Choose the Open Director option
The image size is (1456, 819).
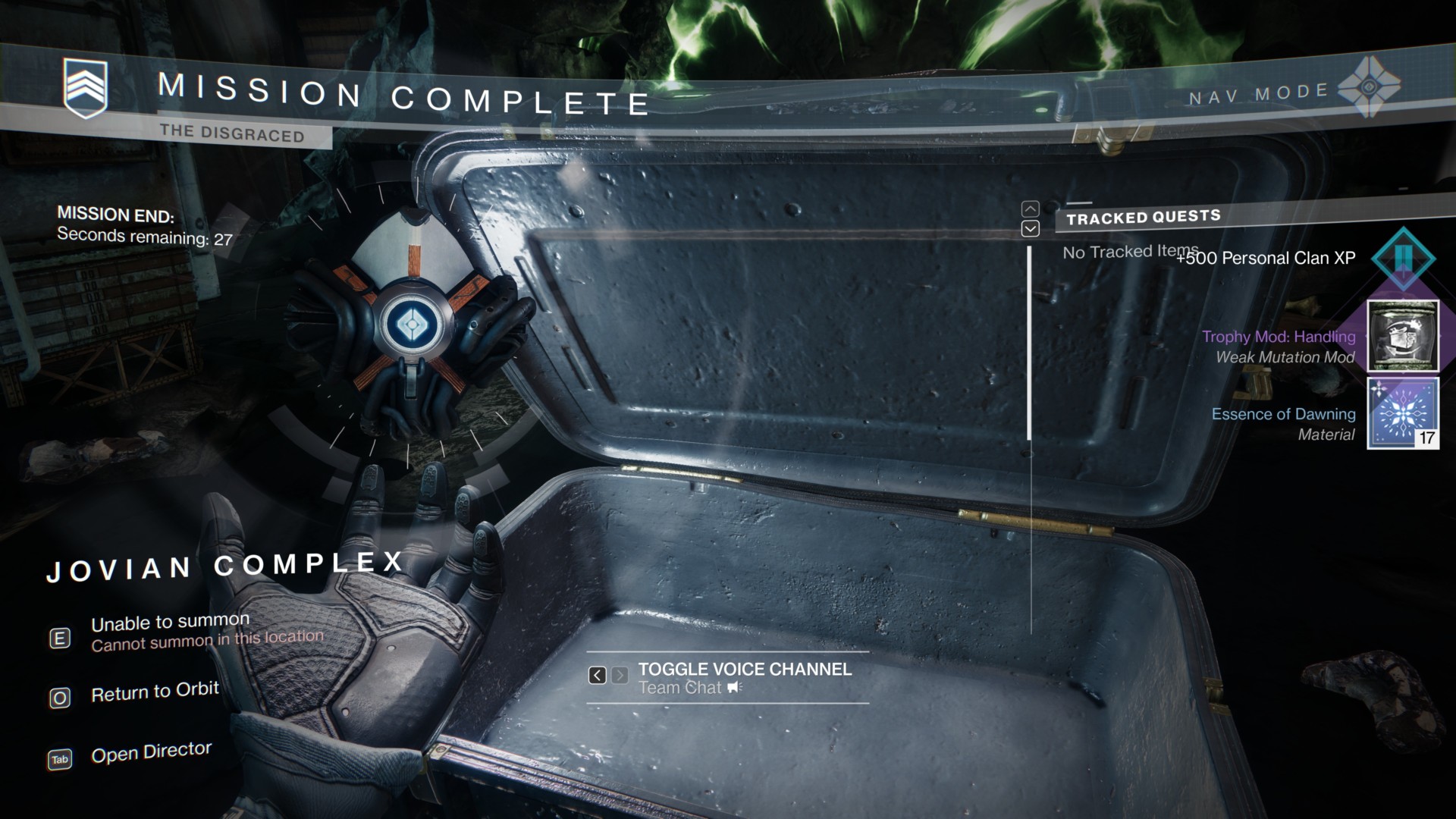[x=150, y=752]
